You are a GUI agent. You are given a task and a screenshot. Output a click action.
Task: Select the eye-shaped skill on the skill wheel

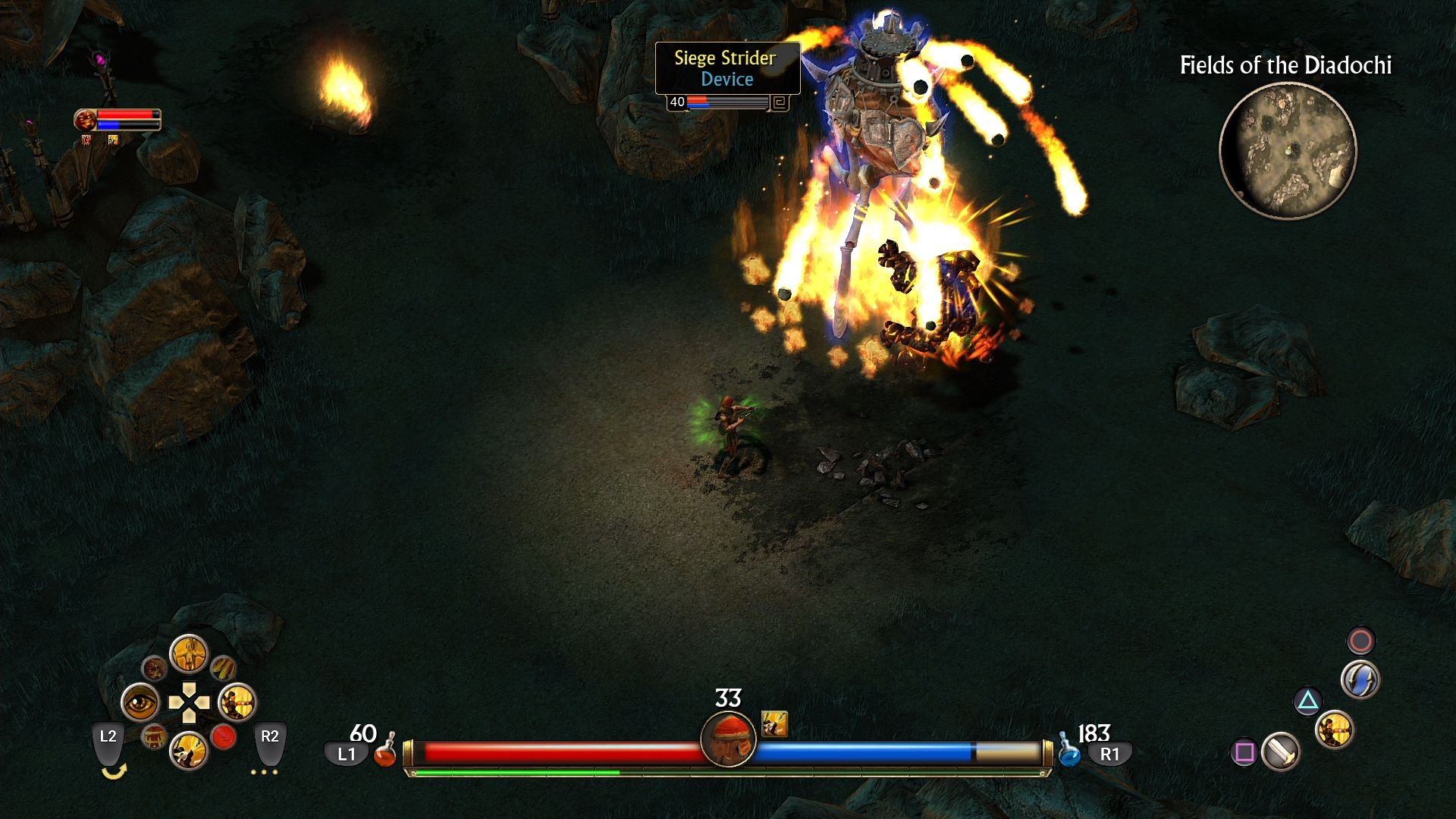(140, 701)
